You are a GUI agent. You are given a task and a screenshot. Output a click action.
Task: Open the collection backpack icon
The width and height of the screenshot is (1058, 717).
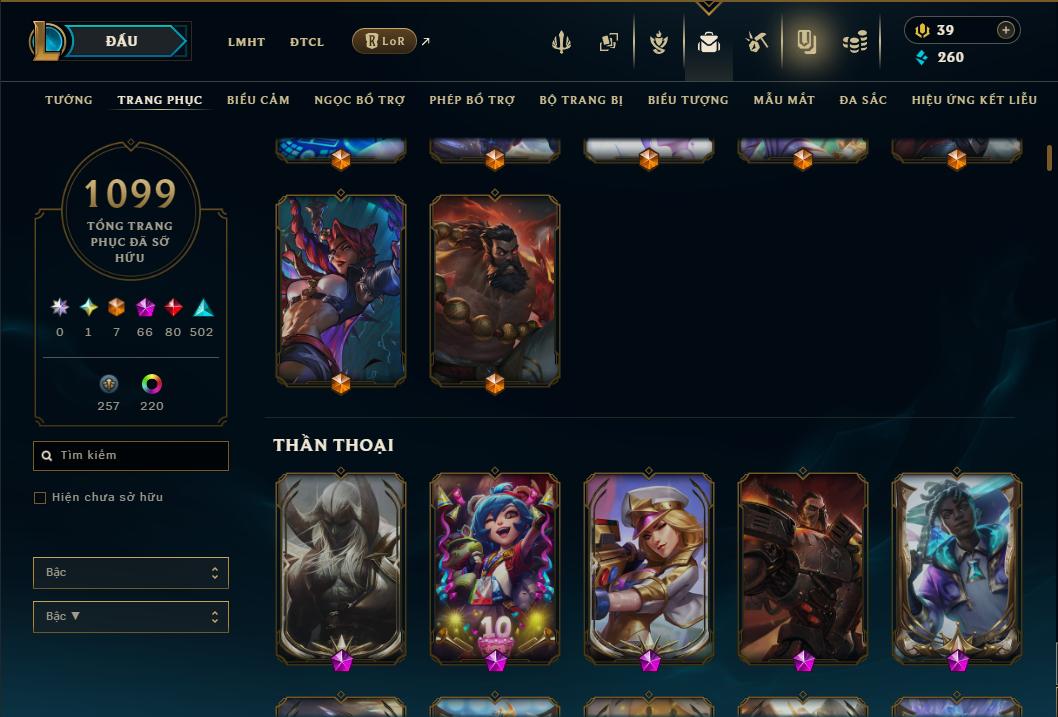(x=709, y=42)
